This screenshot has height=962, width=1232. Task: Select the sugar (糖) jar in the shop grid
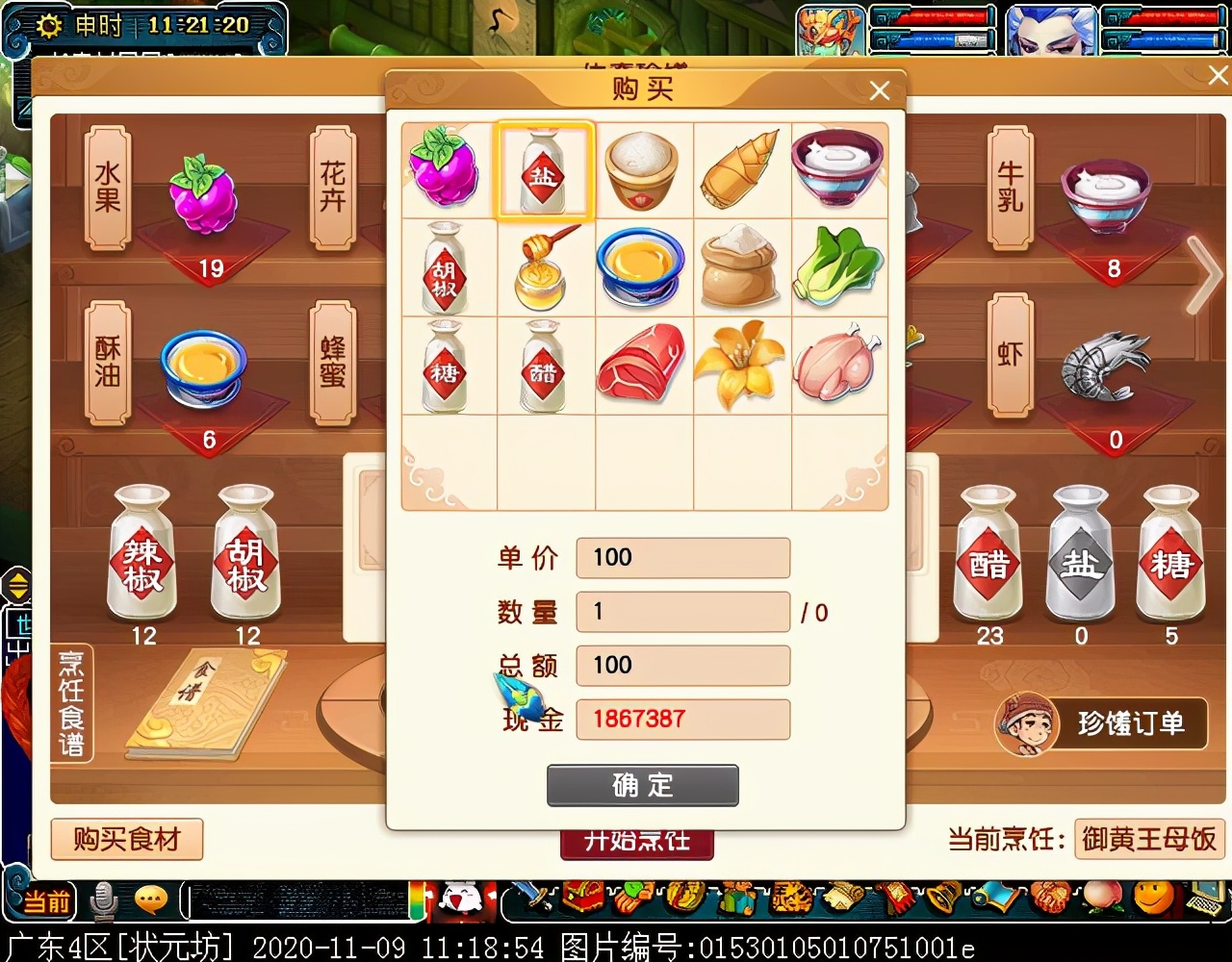pyautogui.click(x=446, y=367)
